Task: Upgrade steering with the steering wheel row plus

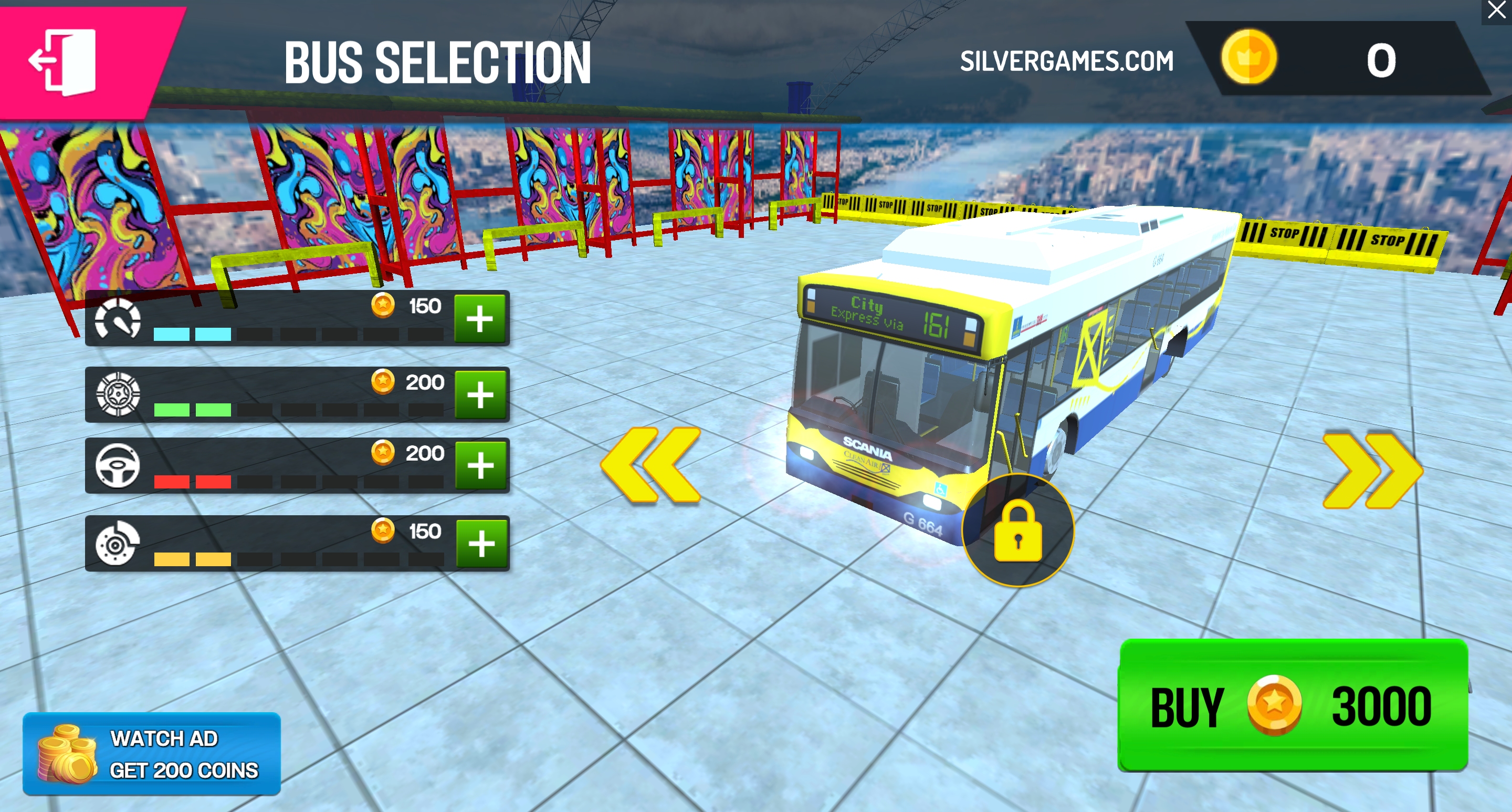Action: pyautogui.click(x=480, y=465)
